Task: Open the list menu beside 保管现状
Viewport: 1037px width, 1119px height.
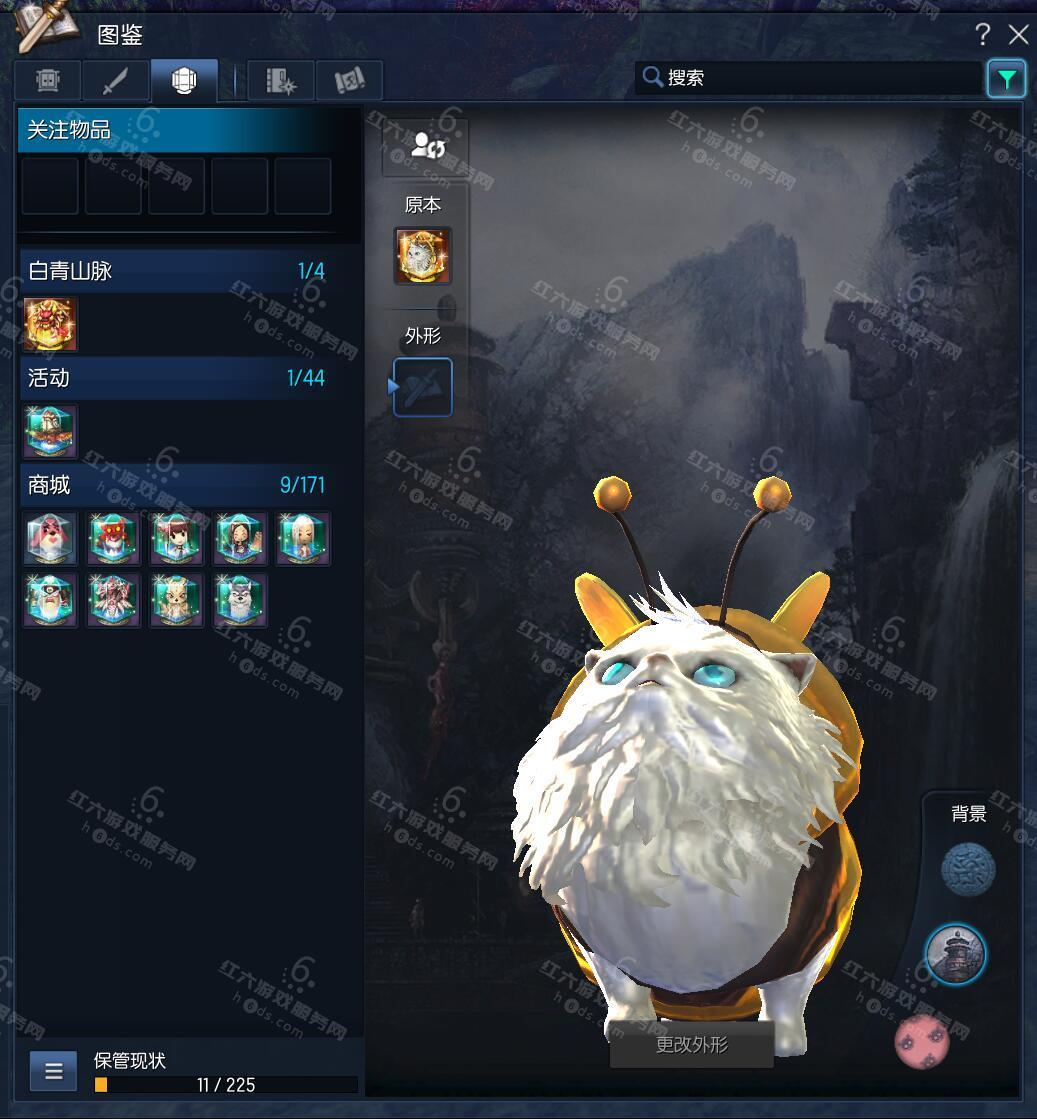Action: [x=54, y=1072]
